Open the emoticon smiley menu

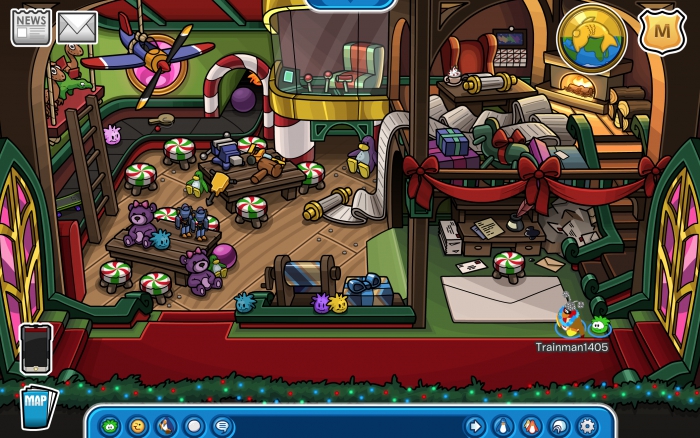[138, 425]
